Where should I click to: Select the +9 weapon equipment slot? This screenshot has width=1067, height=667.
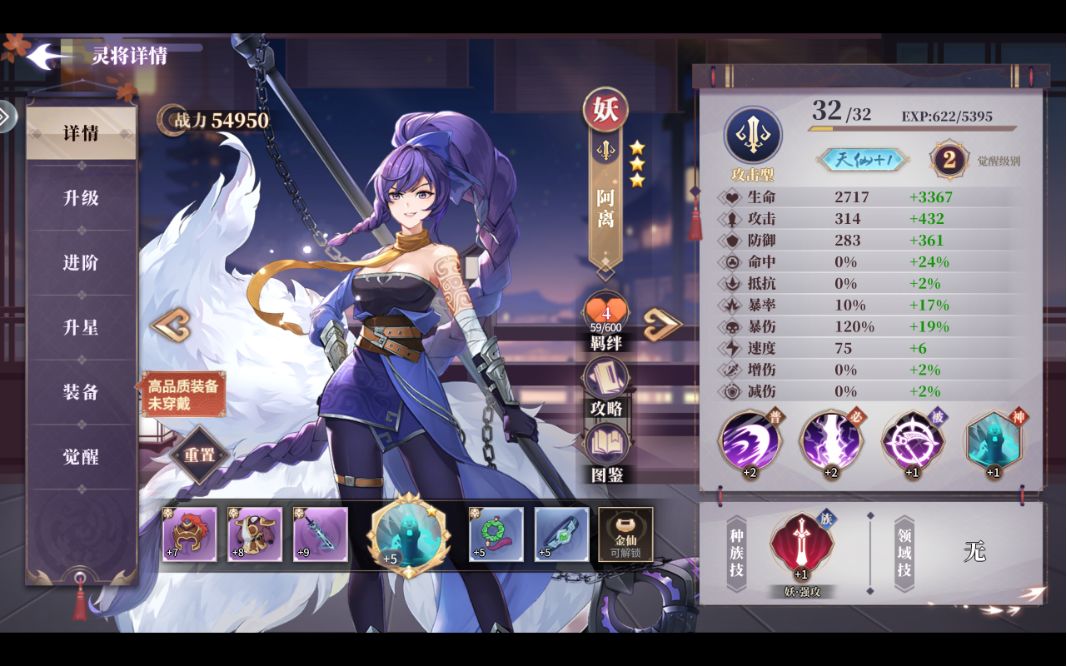pos(320,534)
